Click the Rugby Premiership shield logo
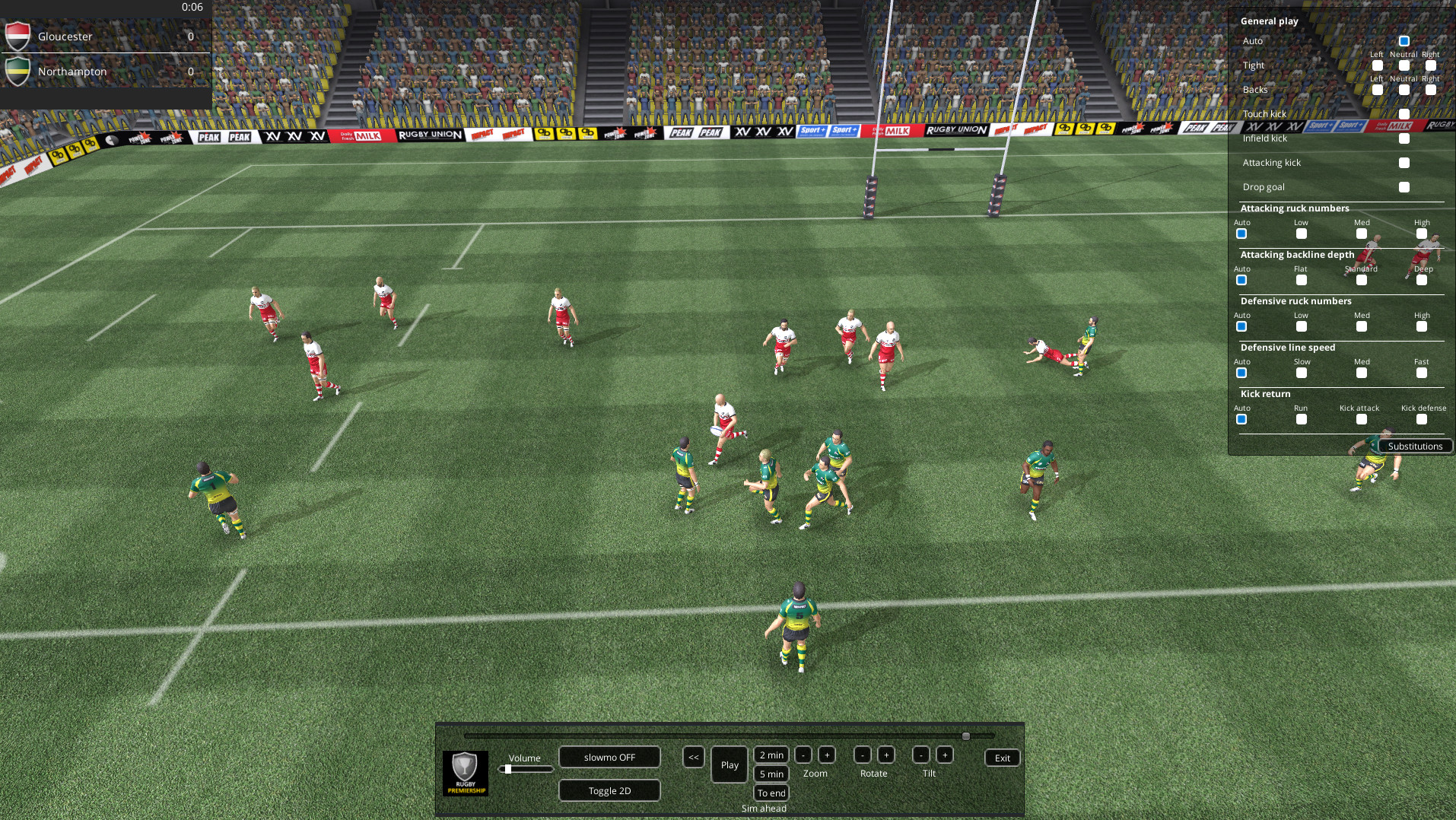Viewport: 1456px width, 820px height. [465, 772]
